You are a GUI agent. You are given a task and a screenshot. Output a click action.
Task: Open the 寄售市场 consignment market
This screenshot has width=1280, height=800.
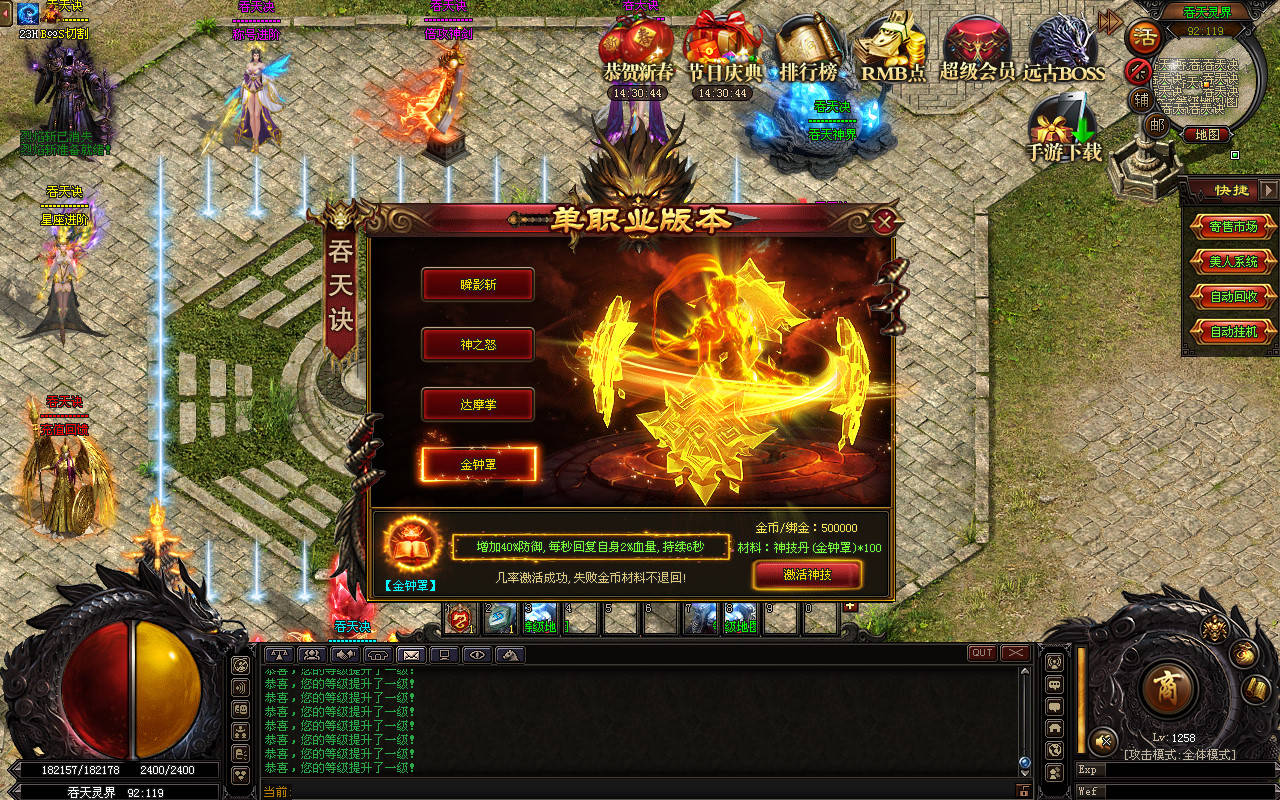point(1233,227)
